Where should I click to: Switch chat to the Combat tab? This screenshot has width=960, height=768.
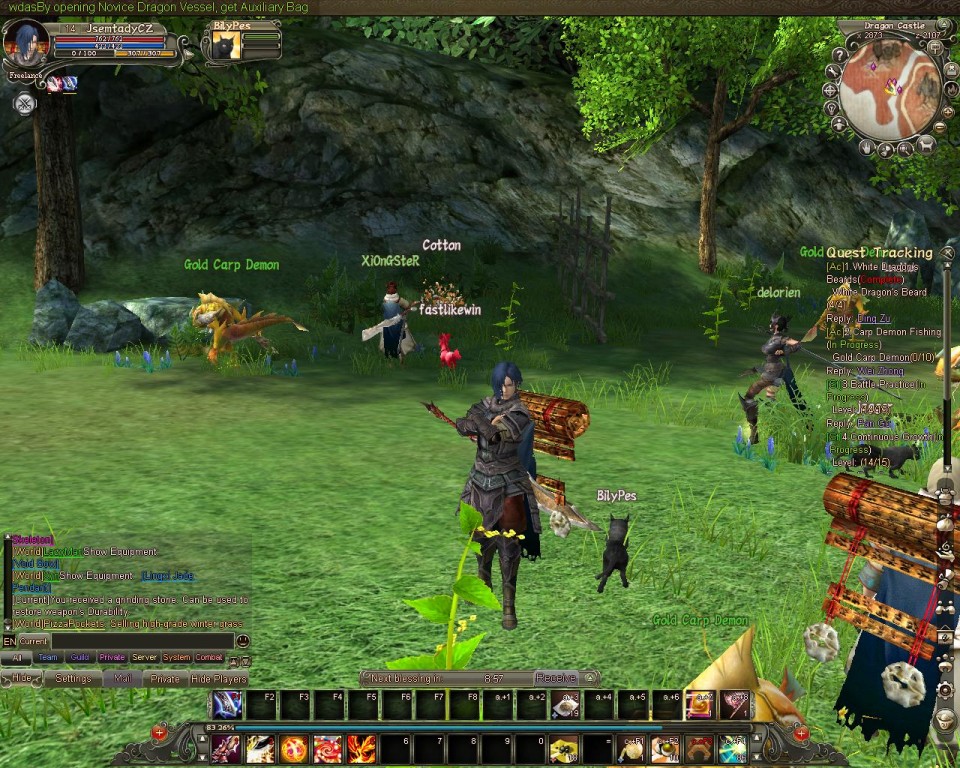click(x=209, y=658)
